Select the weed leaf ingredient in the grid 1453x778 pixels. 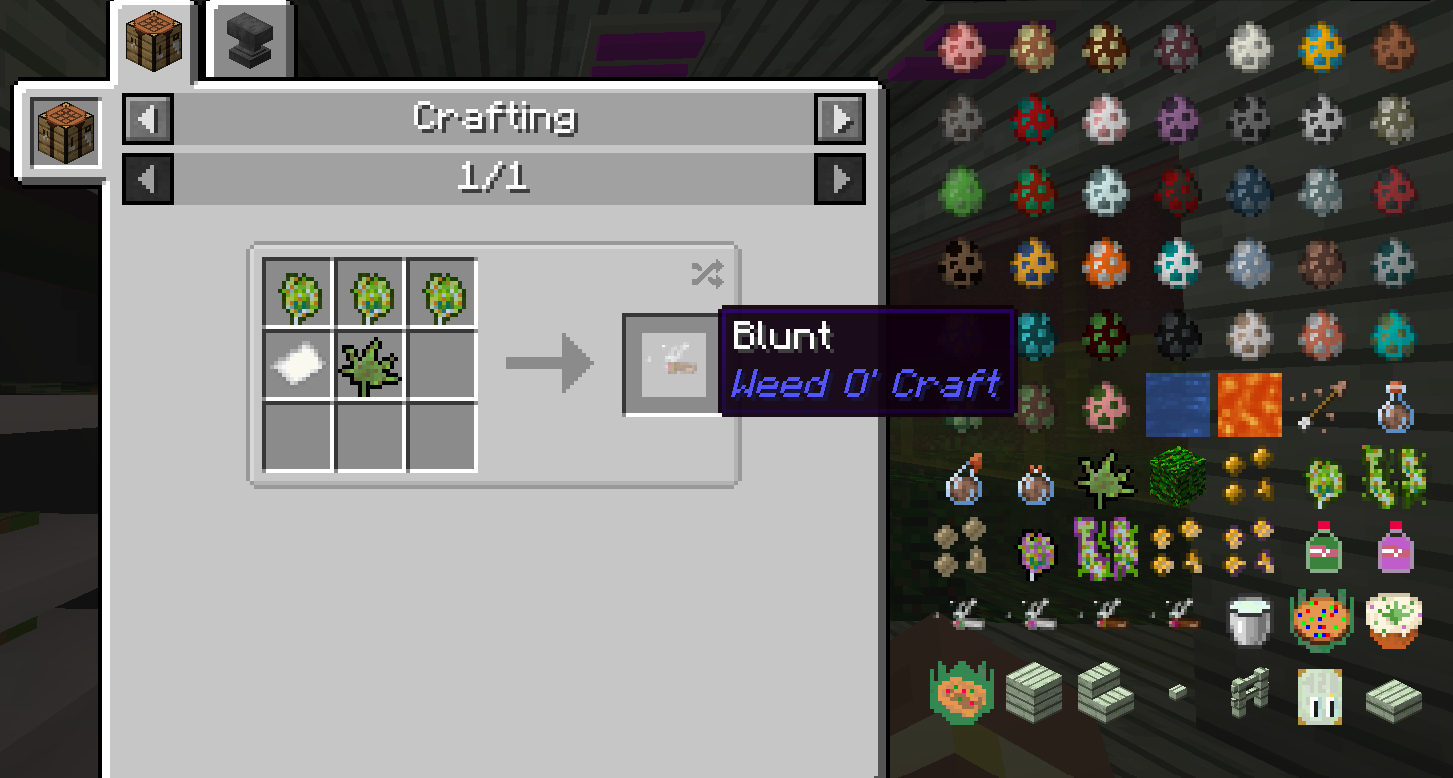click(370, 365)
